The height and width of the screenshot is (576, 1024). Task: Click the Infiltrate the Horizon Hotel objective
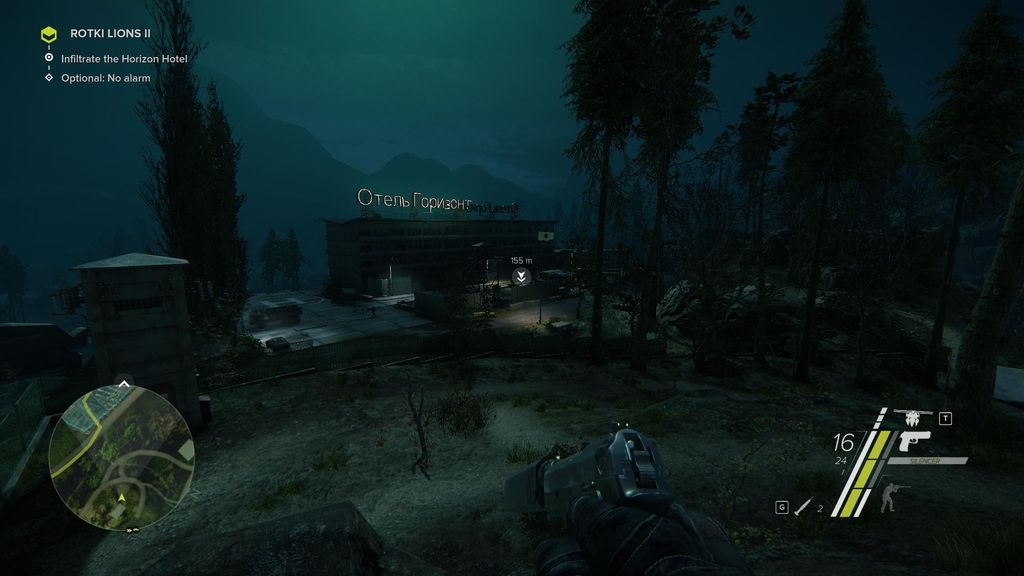[x=124, y=59]
